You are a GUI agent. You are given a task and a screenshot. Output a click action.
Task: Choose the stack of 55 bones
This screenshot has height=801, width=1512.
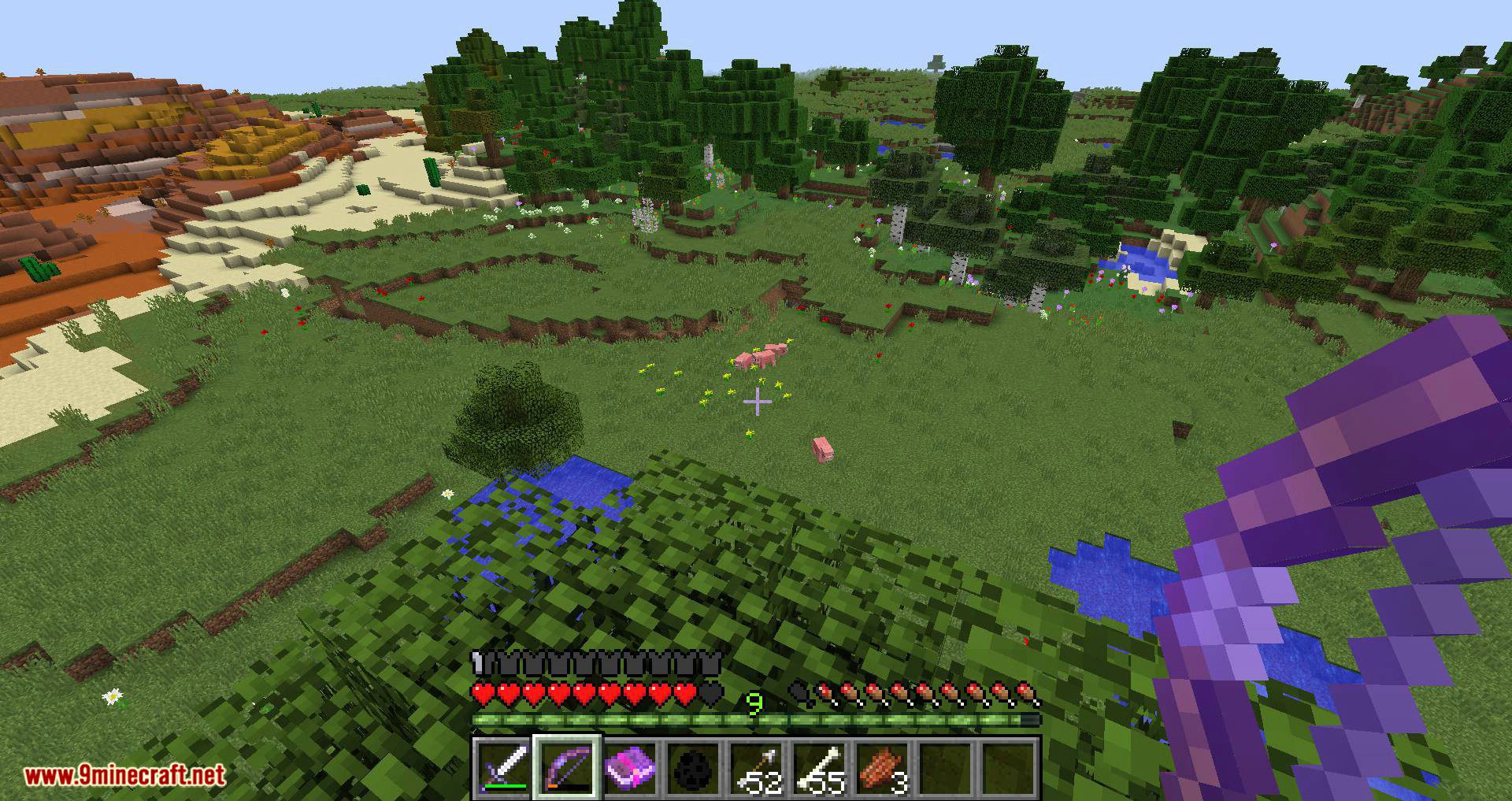tap(820, 767)
